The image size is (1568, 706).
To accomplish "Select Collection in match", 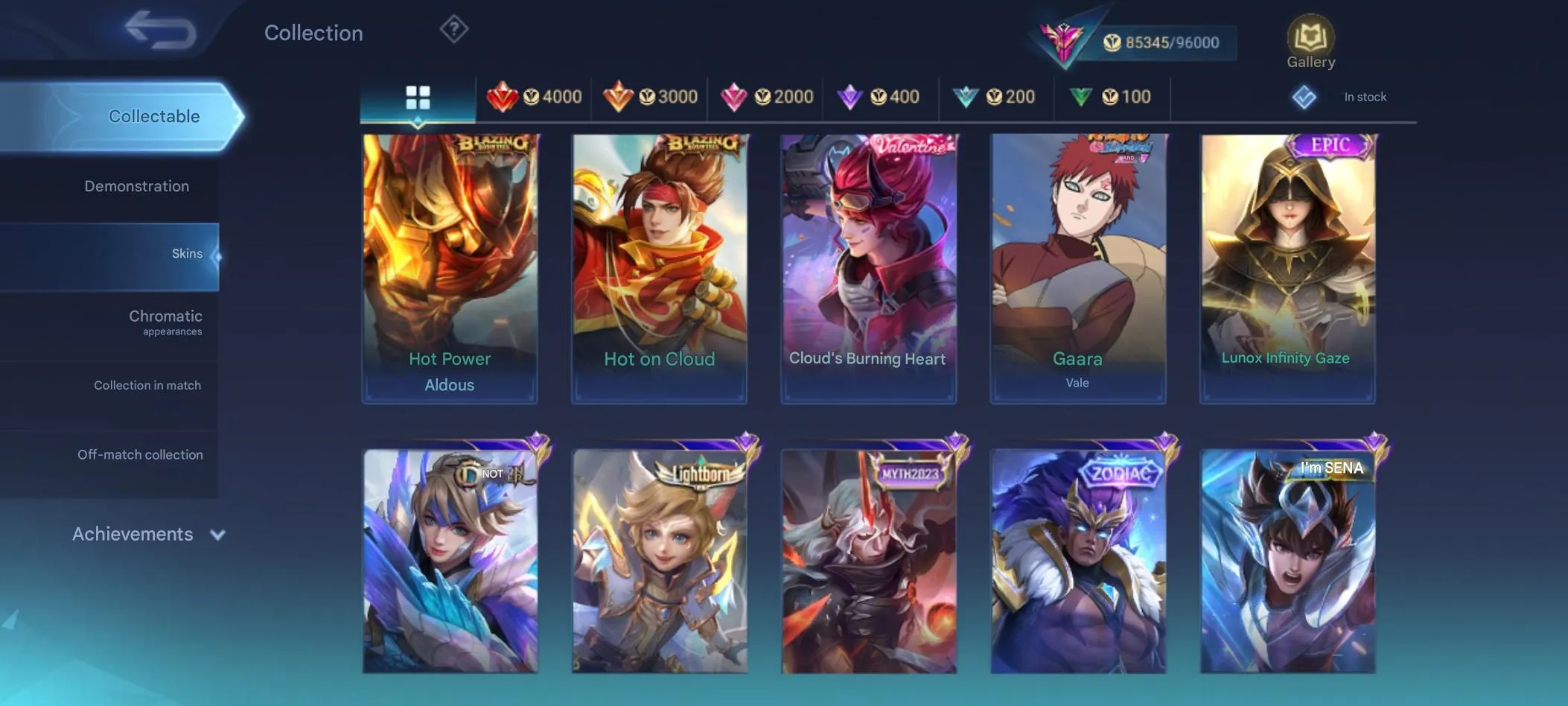I will click(148, 385).
